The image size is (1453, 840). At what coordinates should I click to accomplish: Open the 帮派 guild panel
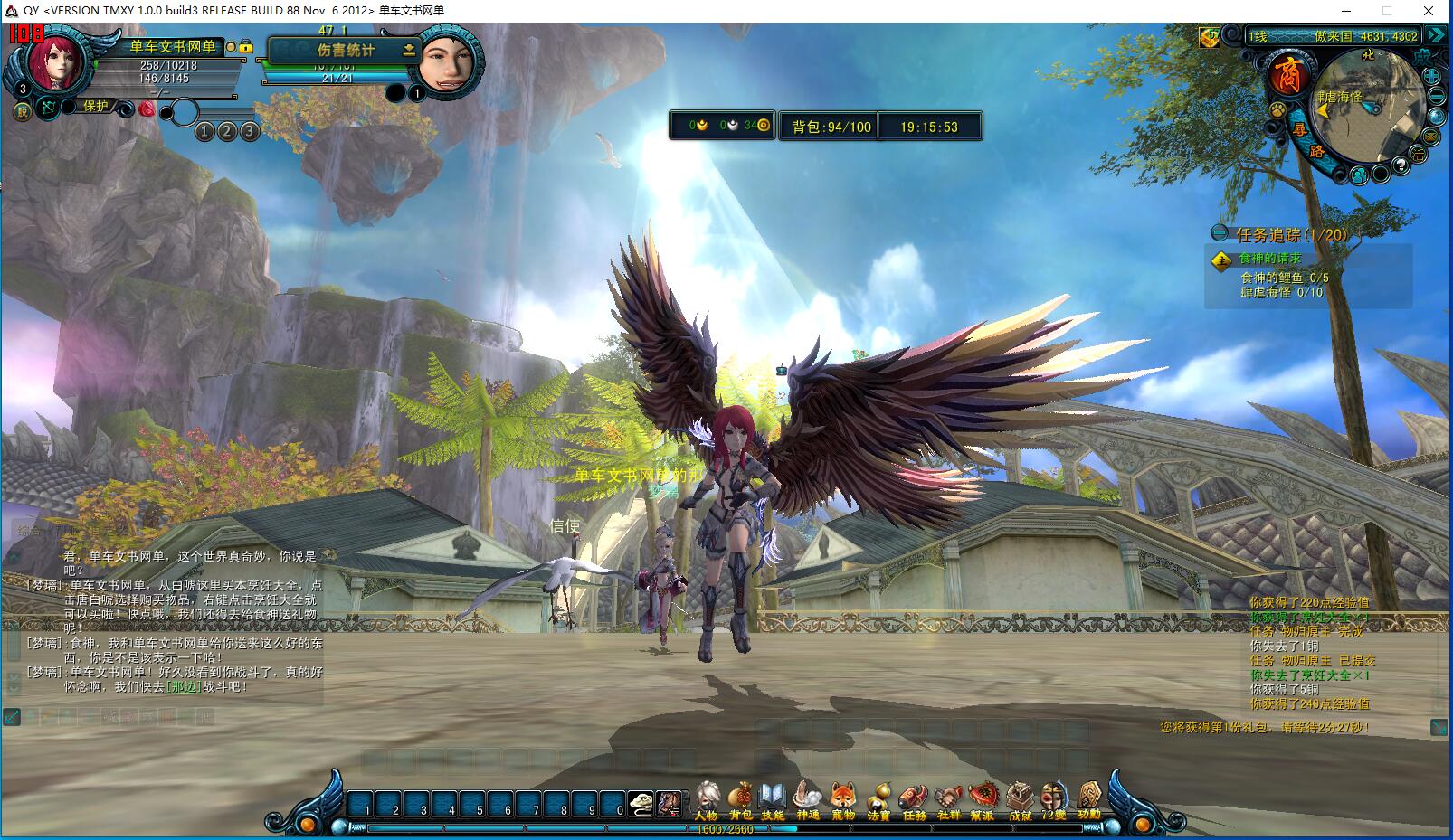pyautogui.click(x=983, y=801)
